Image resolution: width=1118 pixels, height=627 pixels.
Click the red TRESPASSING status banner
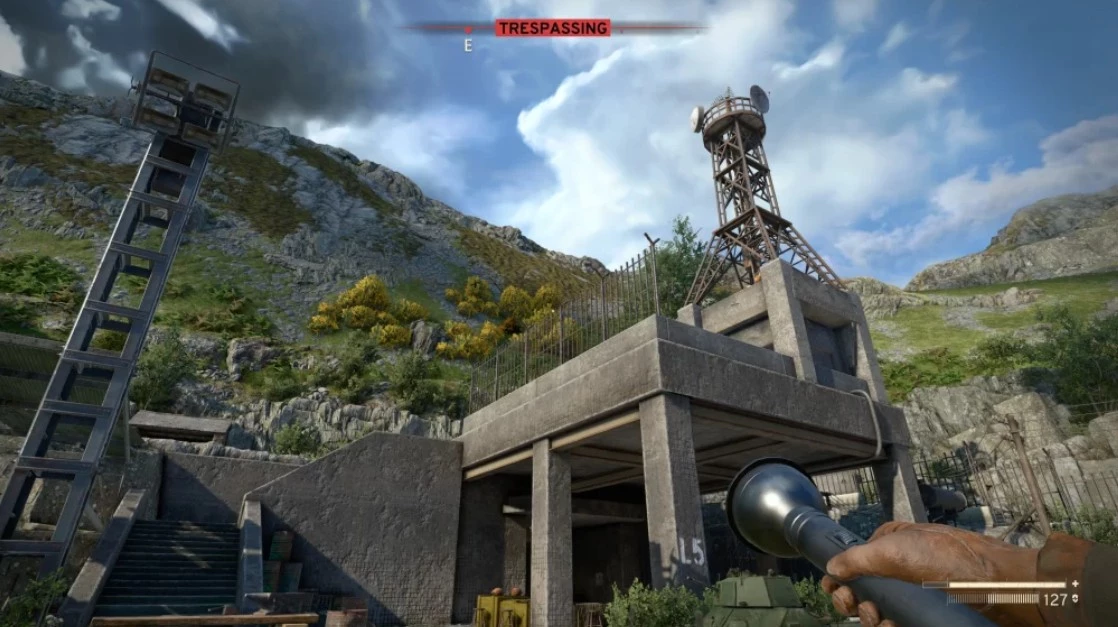point(552,28)
